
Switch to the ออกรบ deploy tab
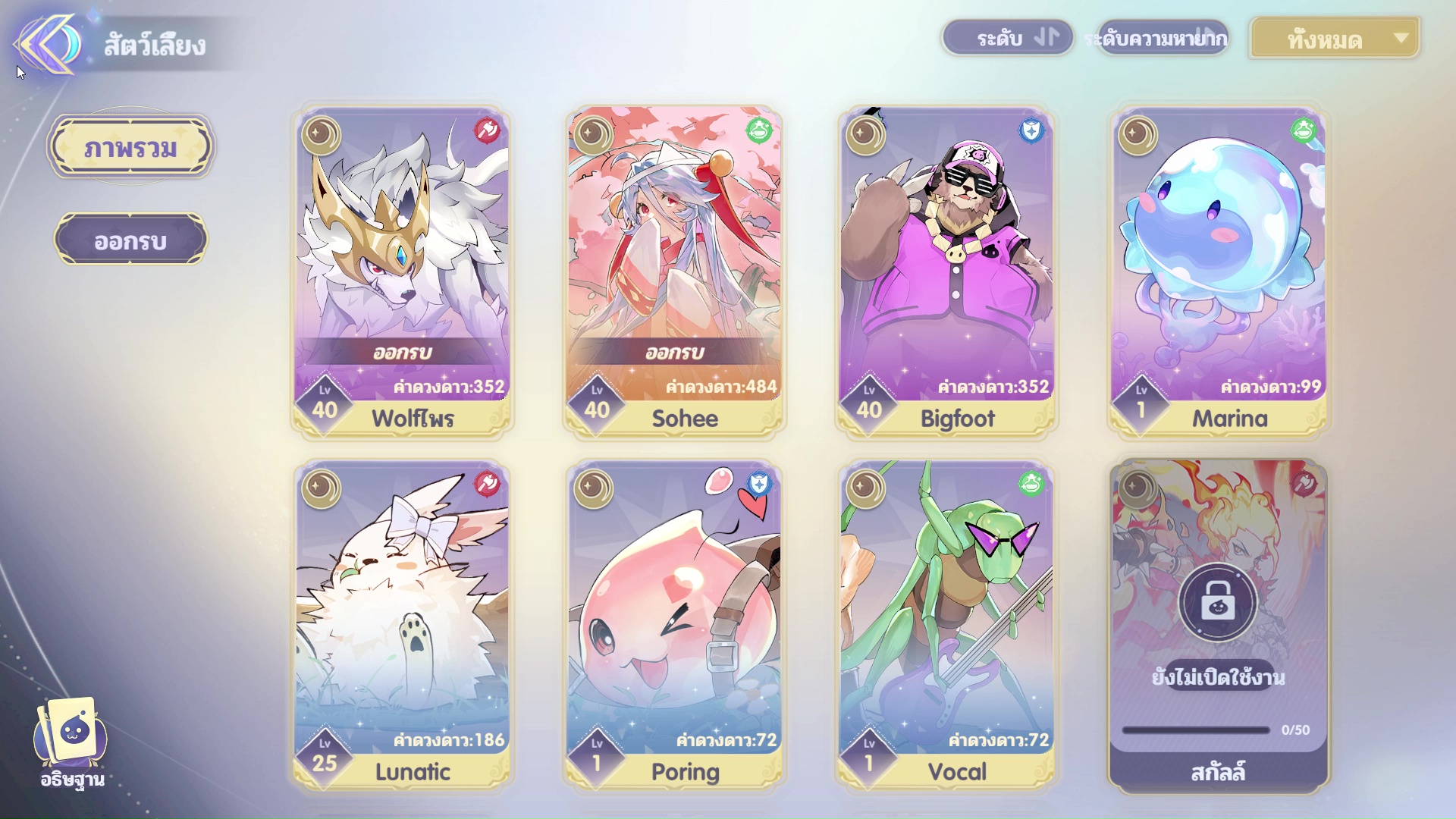130,240
